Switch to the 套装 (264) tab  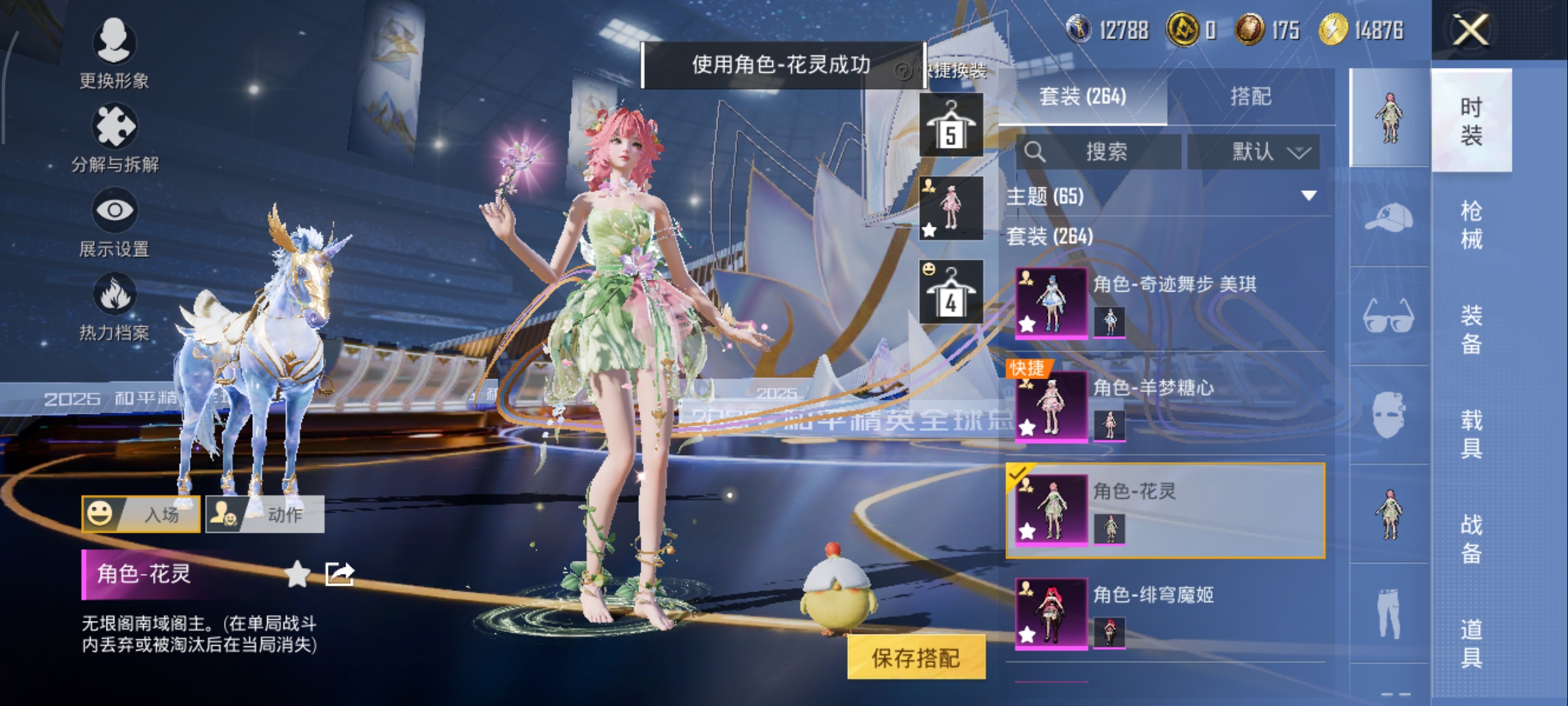tap(1083, 97)
